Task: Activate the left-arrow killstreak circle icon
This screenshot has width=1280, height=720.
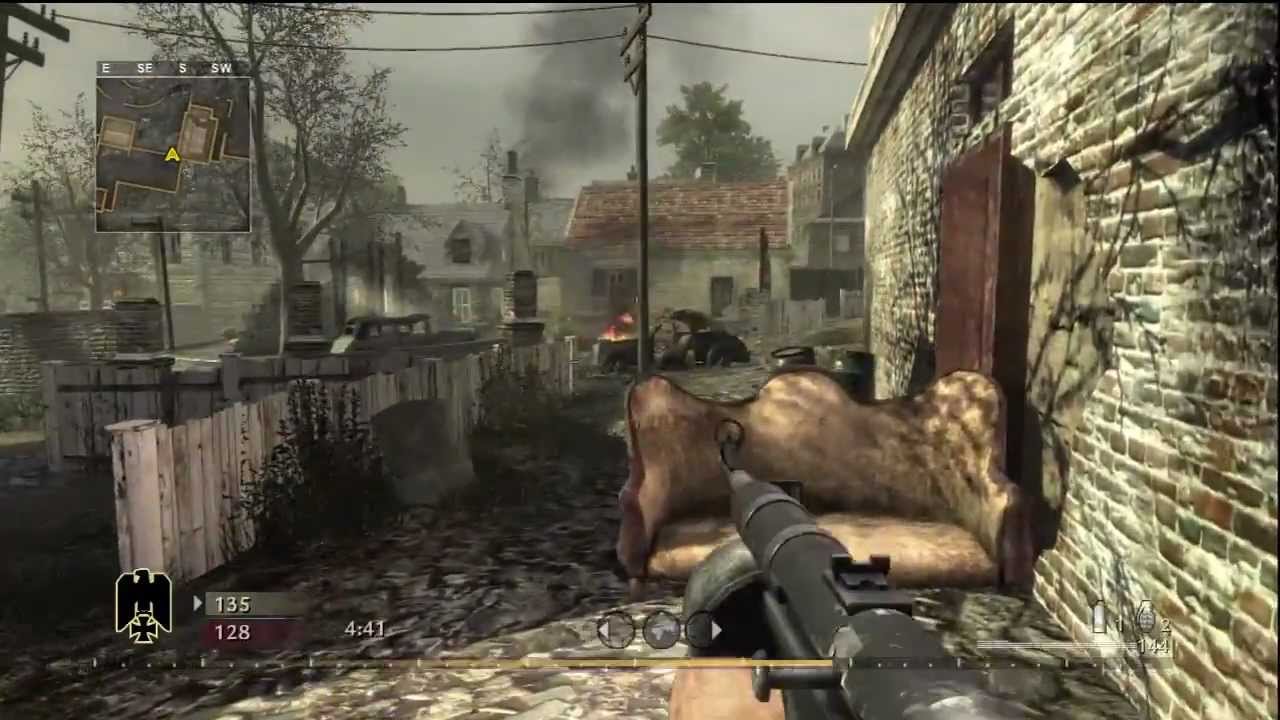Action: (x=615, y=630)
